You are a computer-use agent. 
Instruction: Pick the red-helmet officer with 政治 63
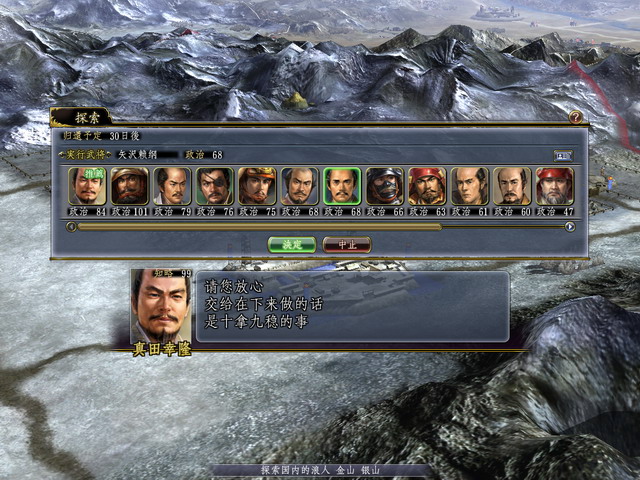pos(427,186)
